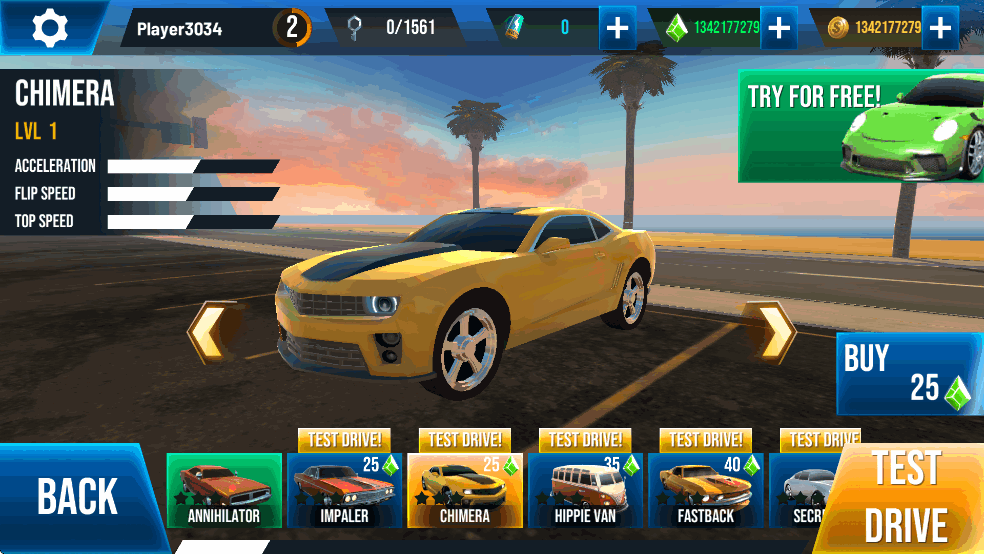
Task: Open the Try For Free car offer
Action: coord(860,126)
